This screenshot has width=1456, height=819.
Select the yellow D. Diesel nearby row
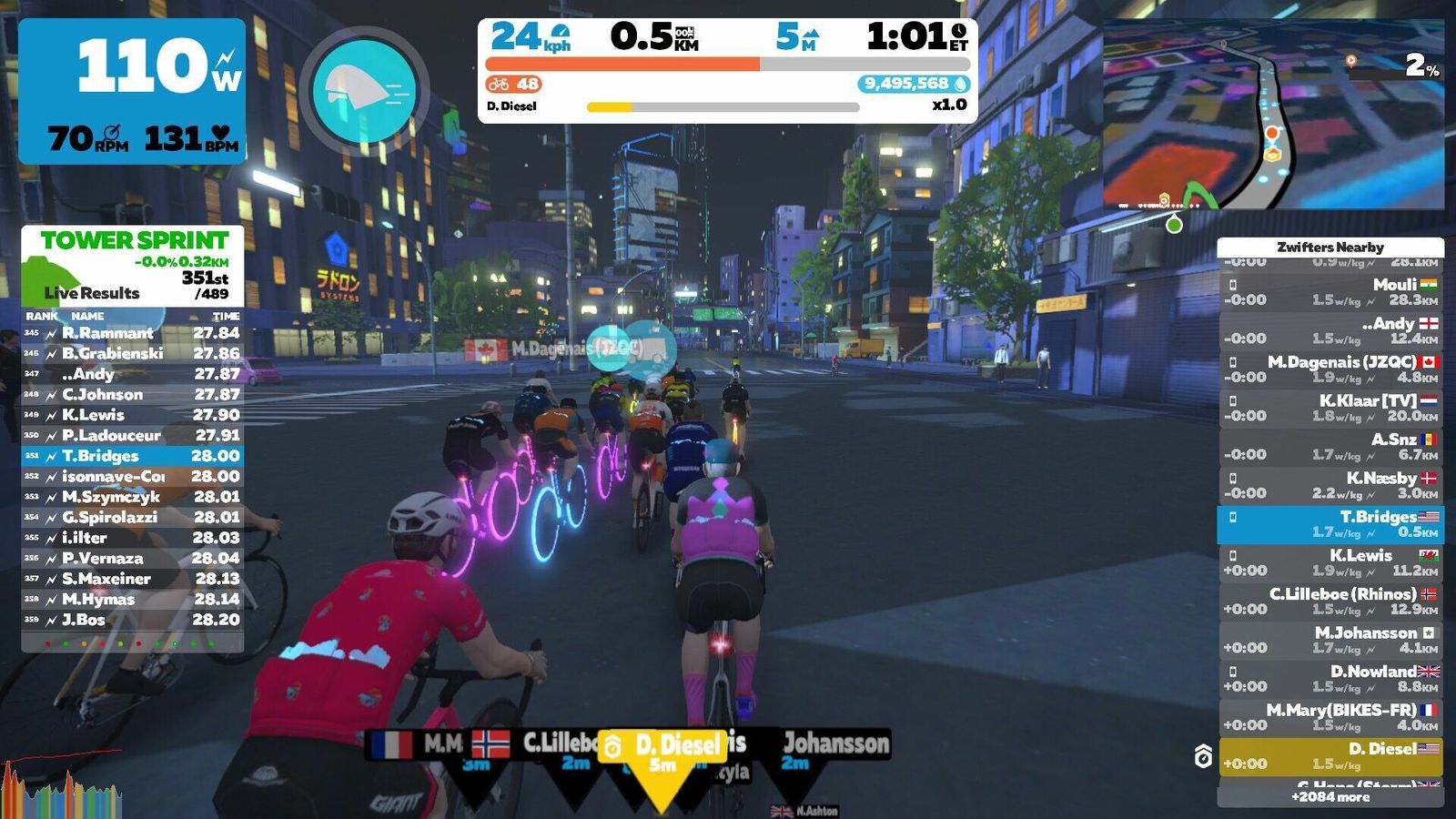tap(1330, 756)
